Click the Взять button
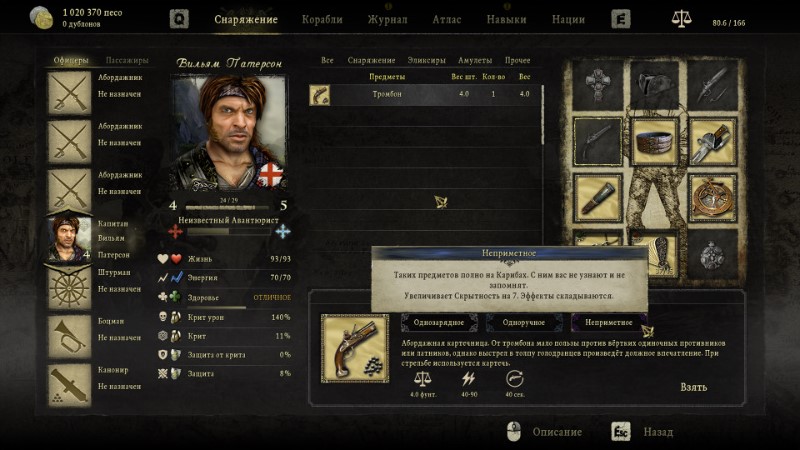 click(693, 387)
